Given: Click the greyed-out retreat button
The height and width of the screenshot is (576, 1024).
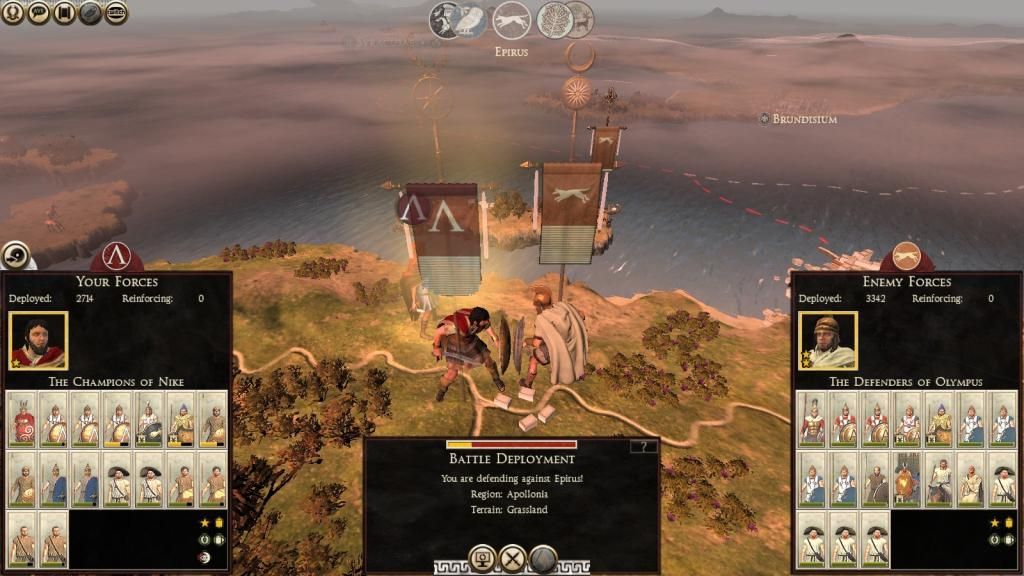Looking at the screenshot, I should [543, 558].
